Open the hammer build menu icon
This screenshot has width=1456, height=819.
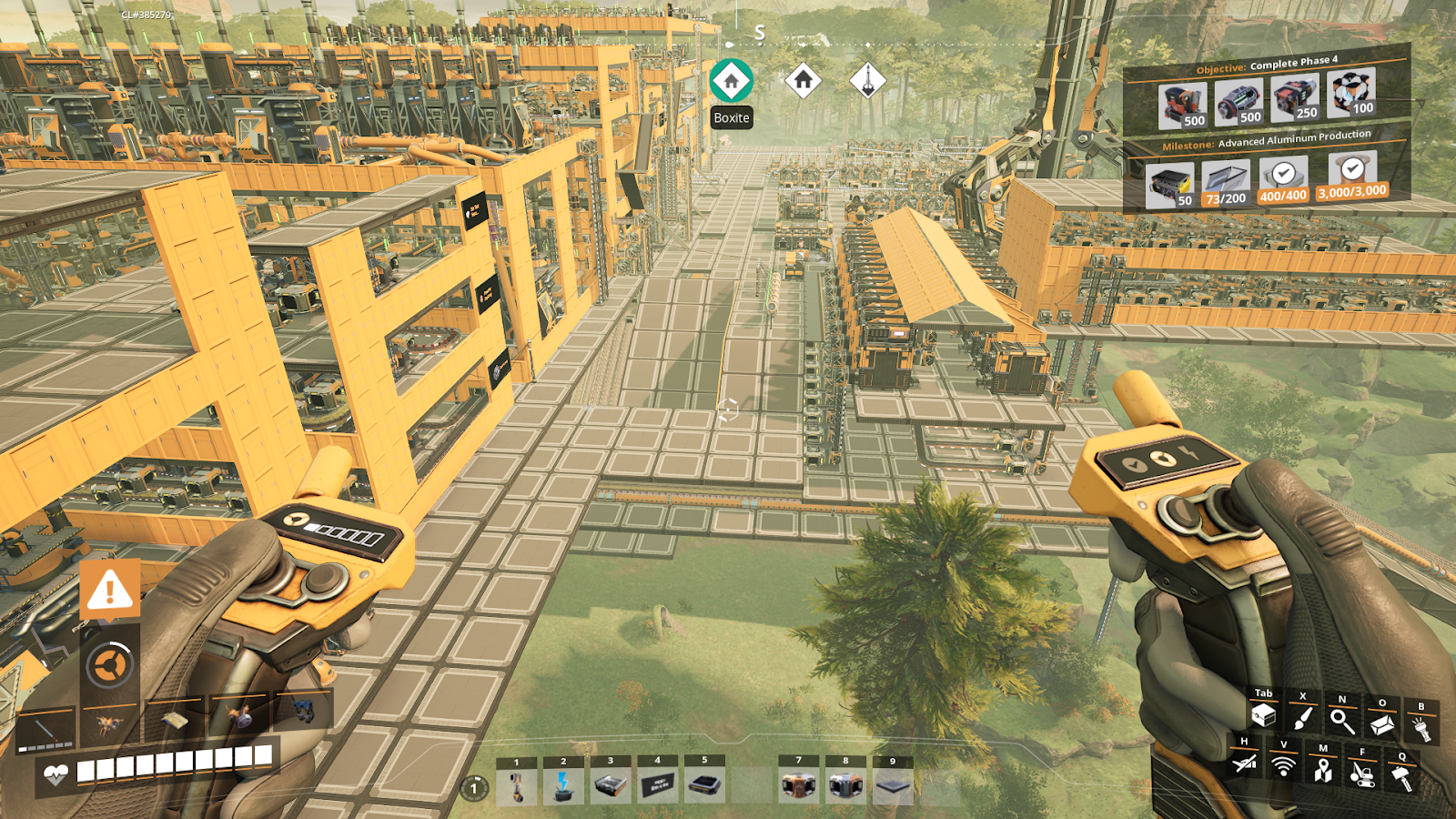tap(1401, 777)
